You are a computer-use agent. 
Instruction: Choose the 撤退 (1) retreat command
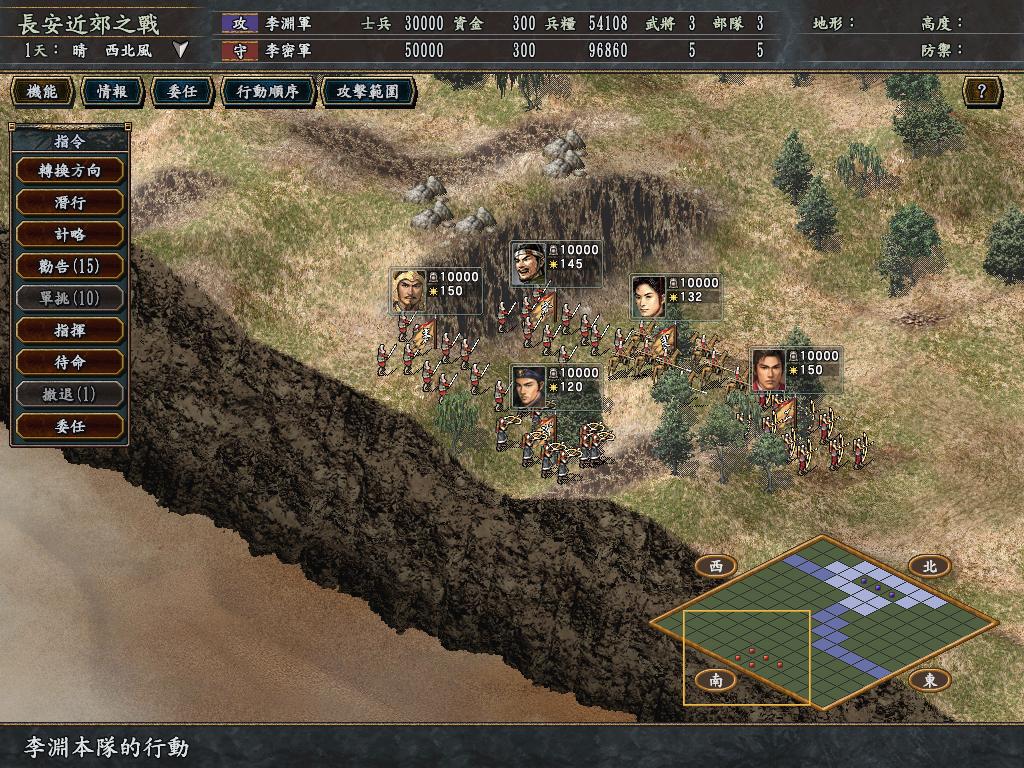point(70,394)
